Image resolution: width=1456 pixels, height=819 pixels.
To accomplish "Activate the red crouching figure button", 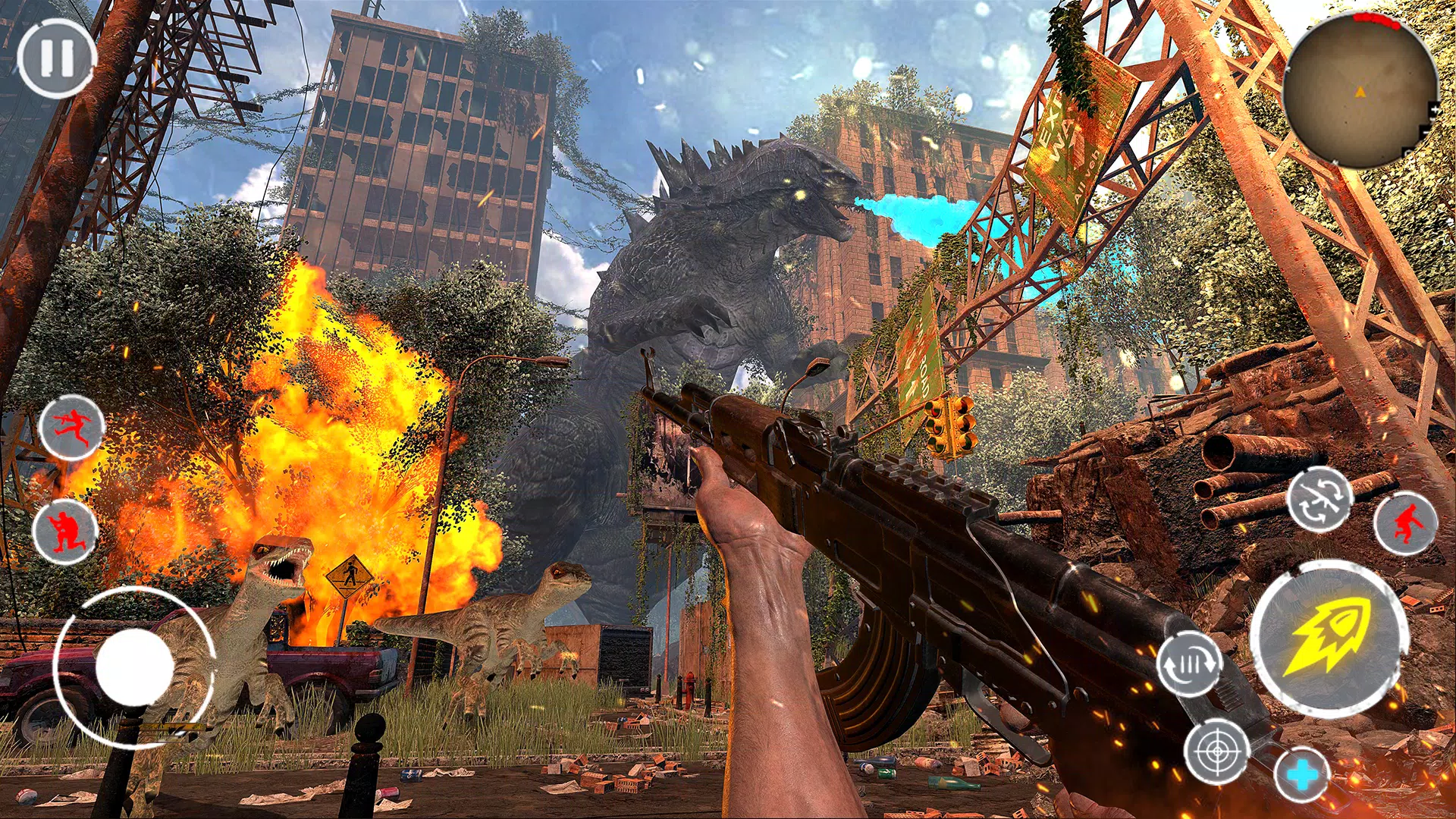I will (x=1405, y=523).
